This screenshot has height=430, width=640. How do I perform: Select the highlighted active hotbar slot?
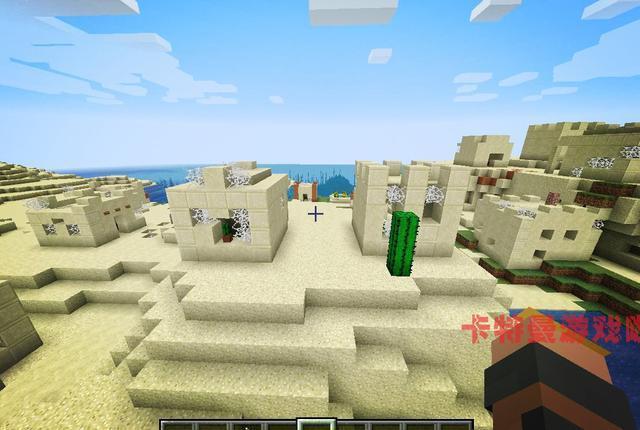pos(318,424)
